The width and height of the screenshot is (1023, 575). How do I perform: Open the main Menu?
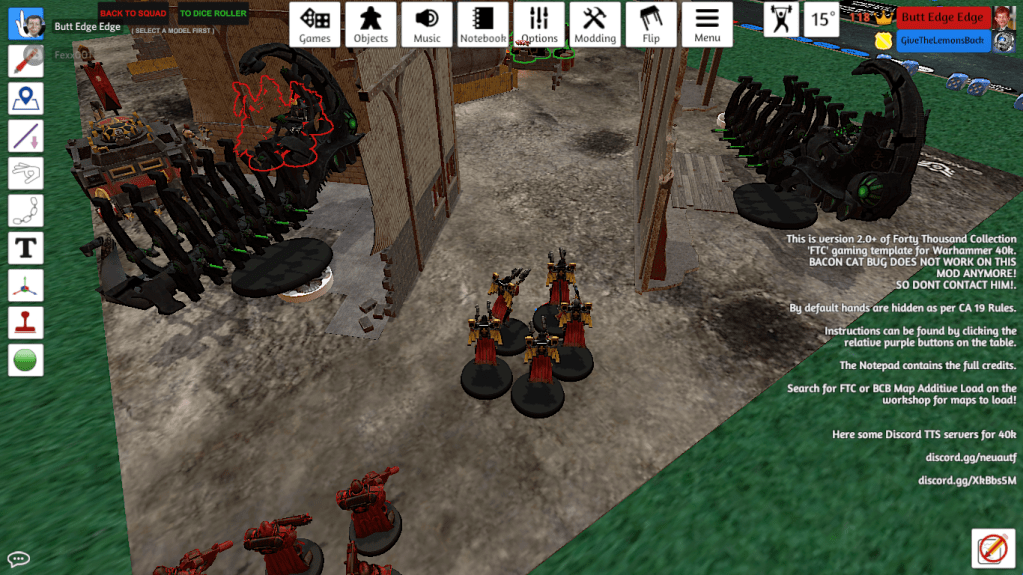(x=707, y=24)
